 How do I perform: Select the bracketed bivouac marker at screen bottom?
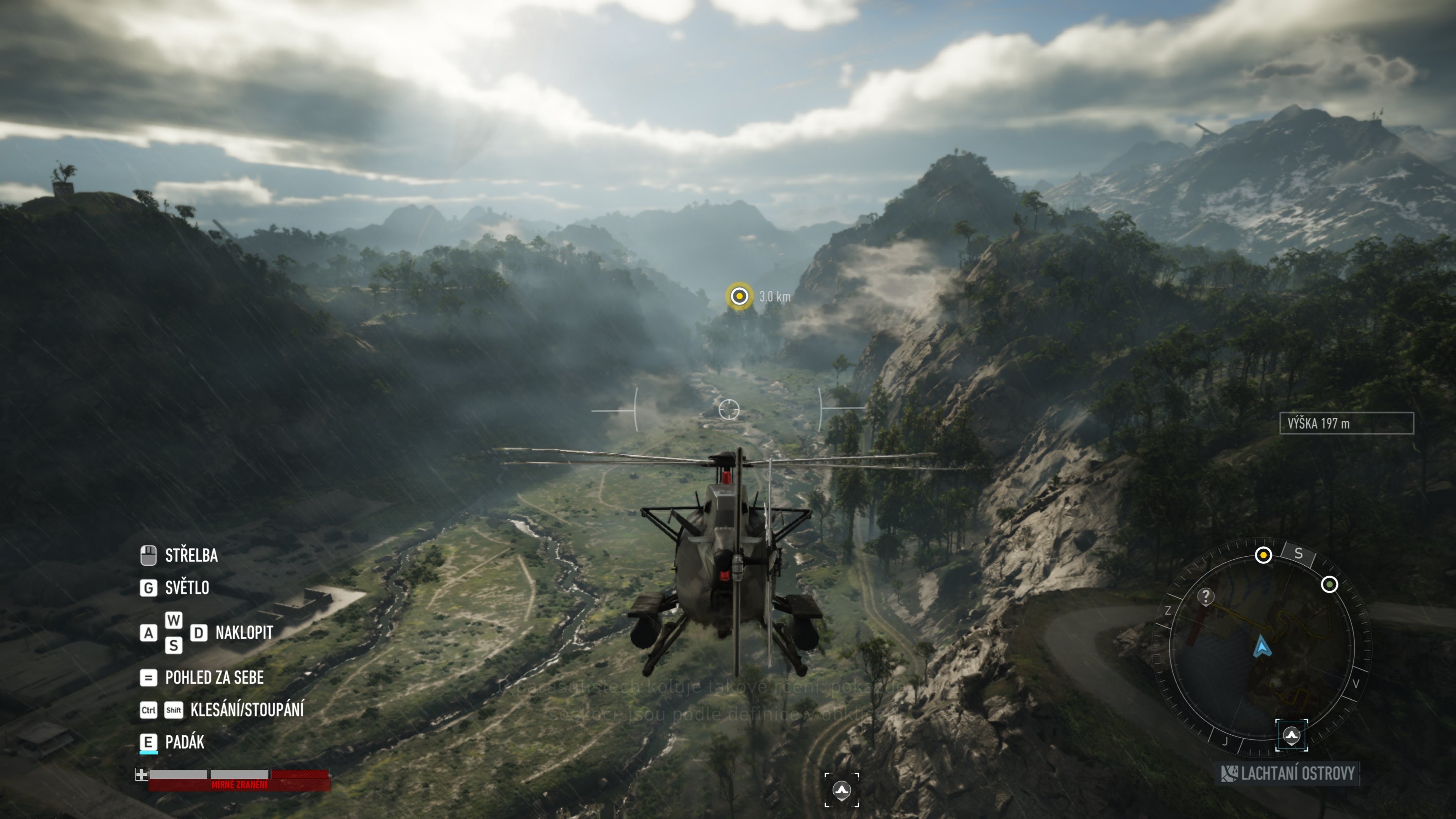click(842, 789)
